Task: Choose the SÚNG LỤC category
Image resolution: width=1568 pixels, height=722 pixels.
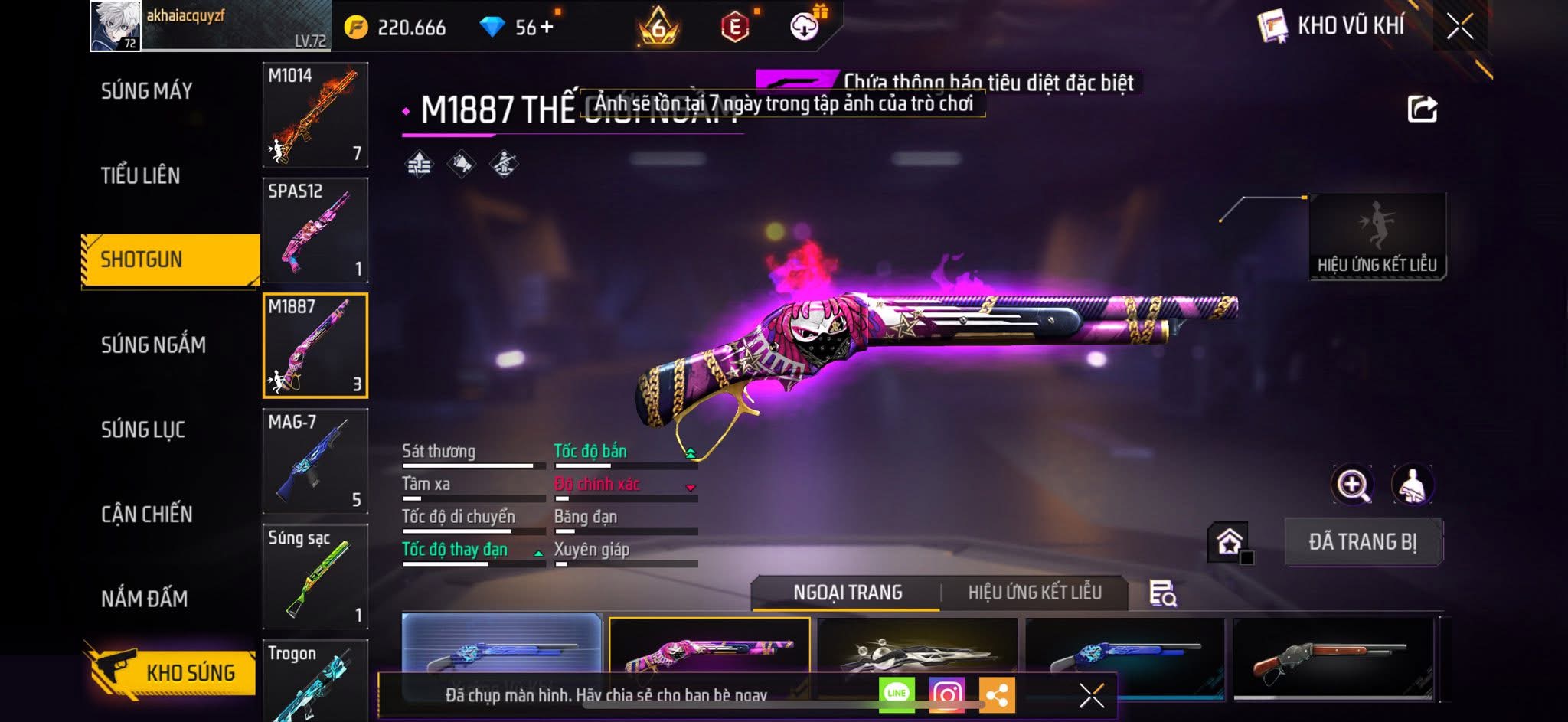Action: (143, 430)
